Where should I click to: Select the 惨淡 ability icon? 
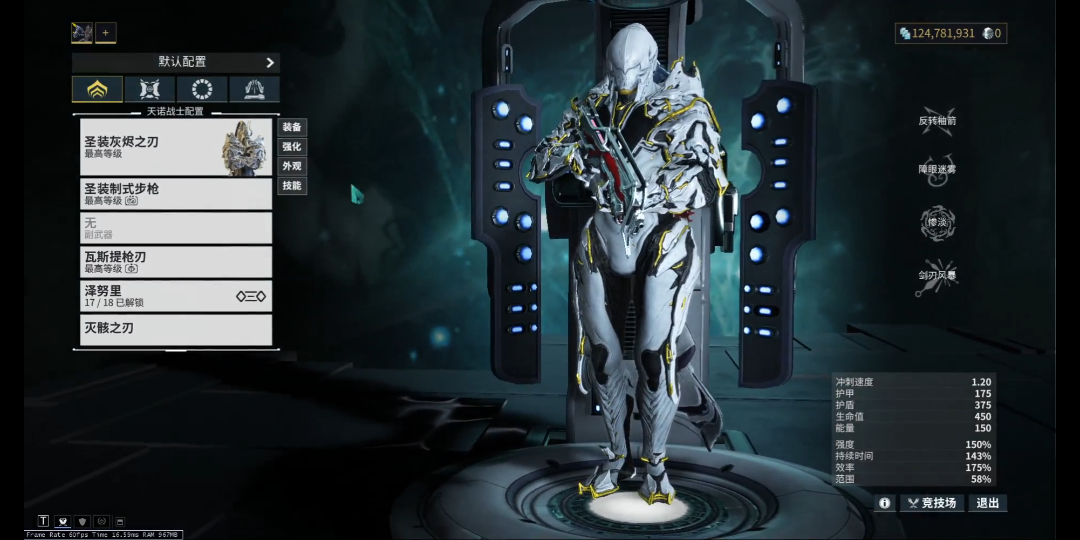coord(937,222)
